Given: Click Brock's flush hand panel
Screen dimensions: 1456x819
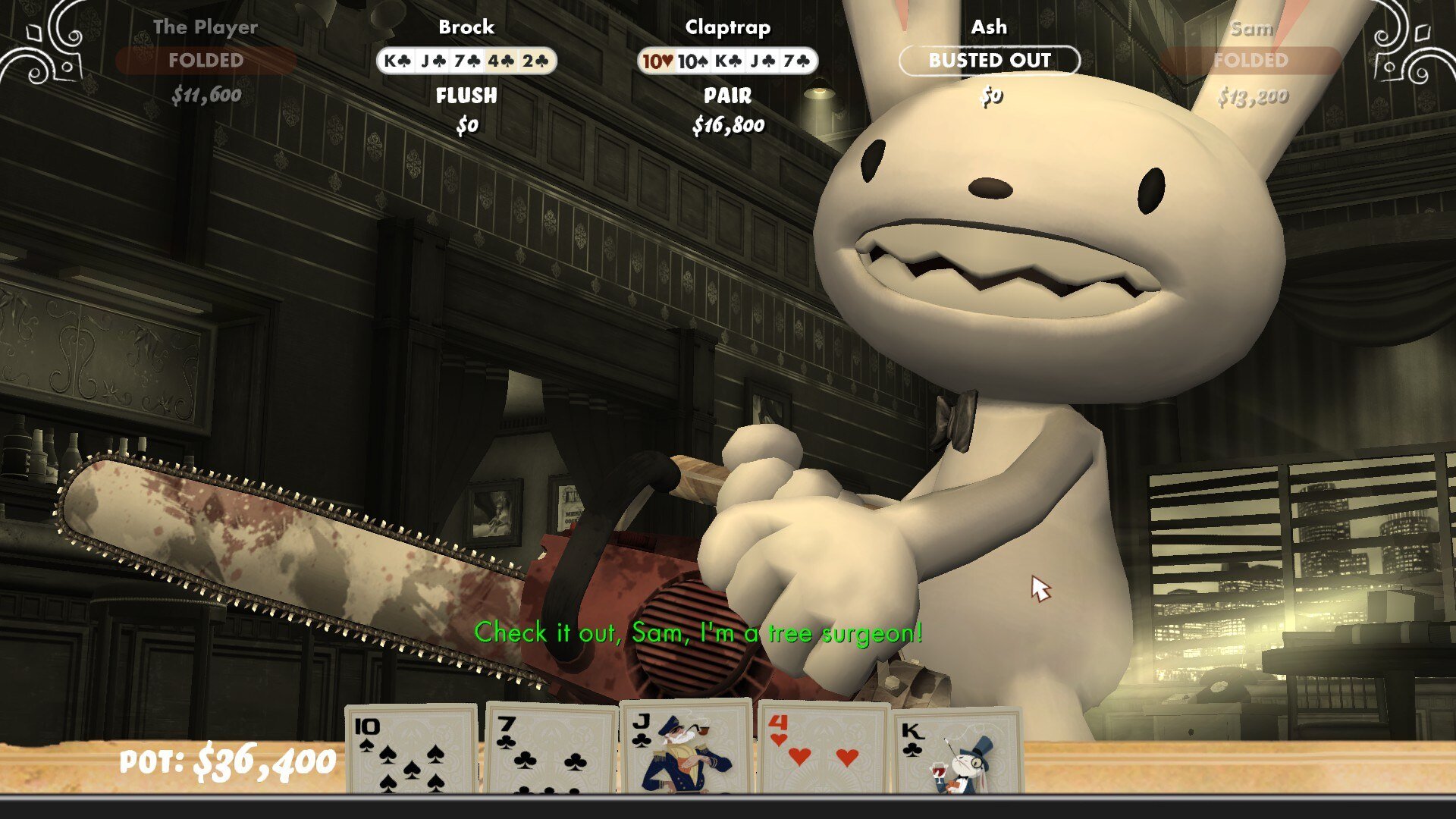Looking at the screenshot, I should pos(466,61).
